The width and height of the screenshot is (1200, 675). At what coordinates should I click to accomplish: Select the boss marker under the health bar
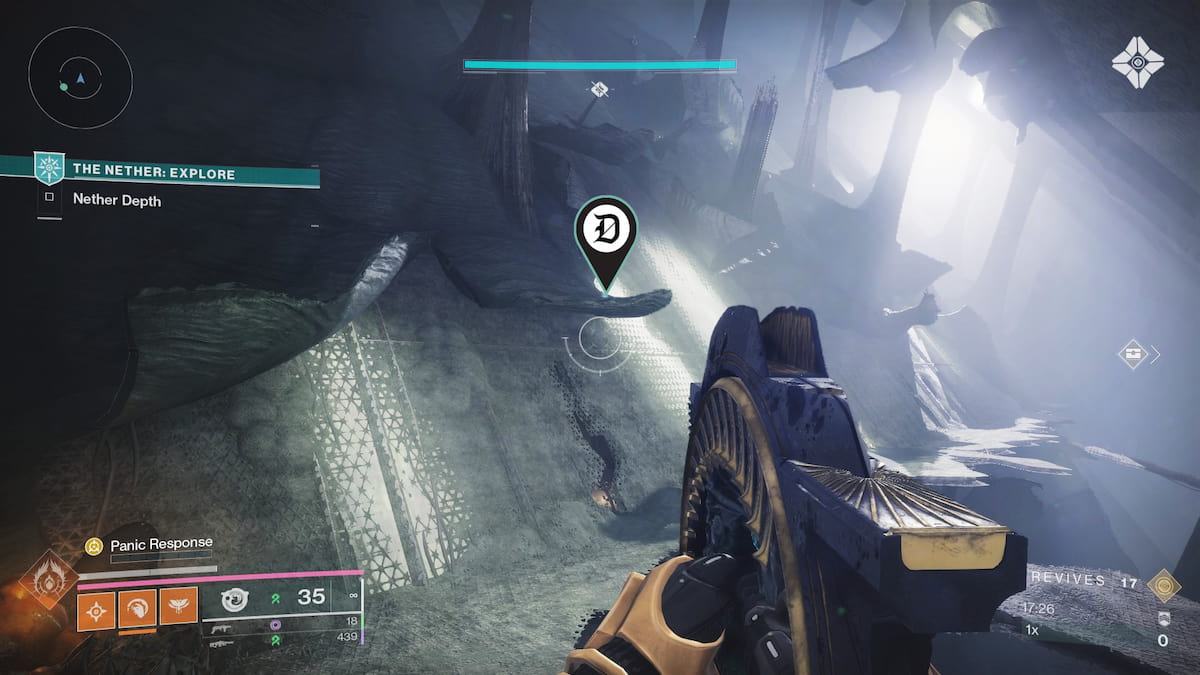599,90
